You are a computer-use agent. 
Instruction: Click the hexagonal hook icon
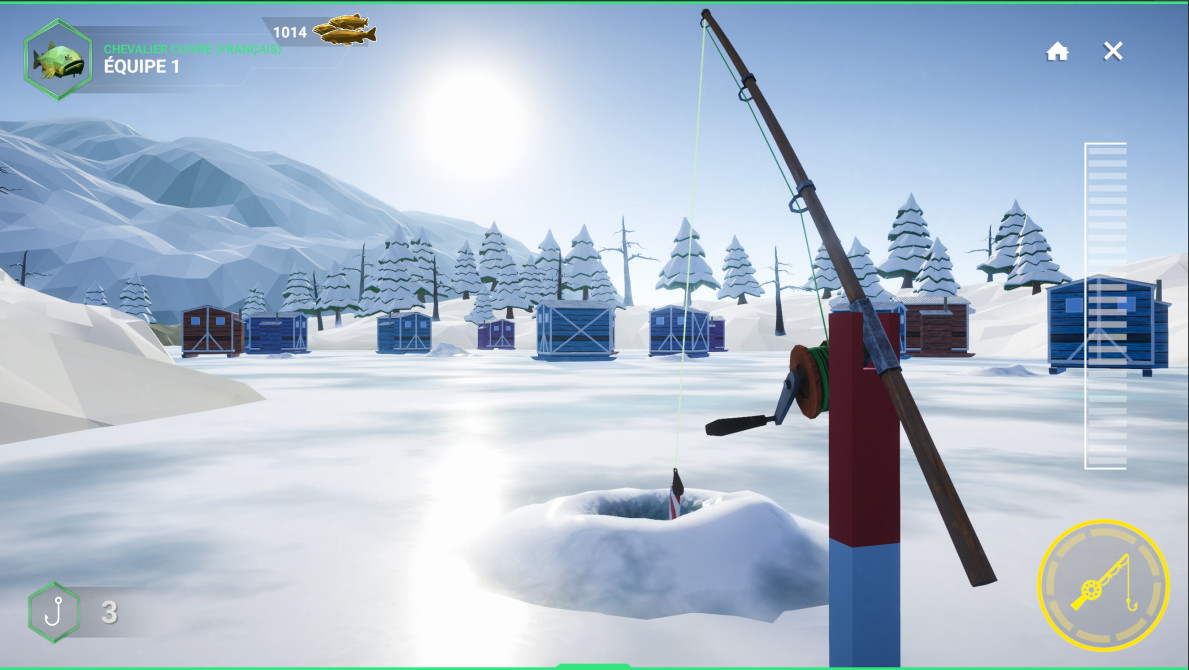click(54, 612)
